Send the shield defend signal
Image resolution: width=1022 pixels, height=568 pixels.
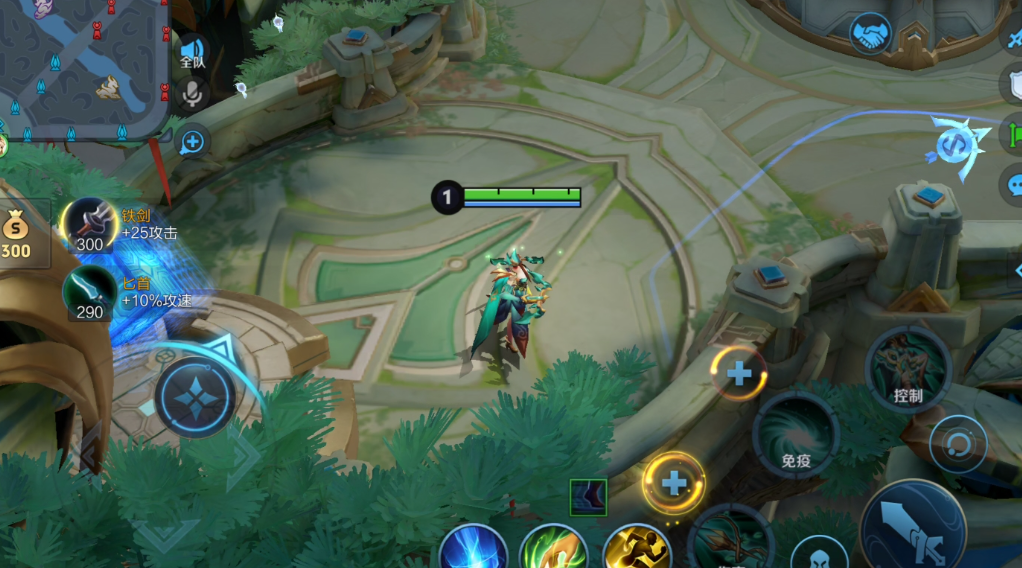pyautogui.click(x=1014, y=84)
